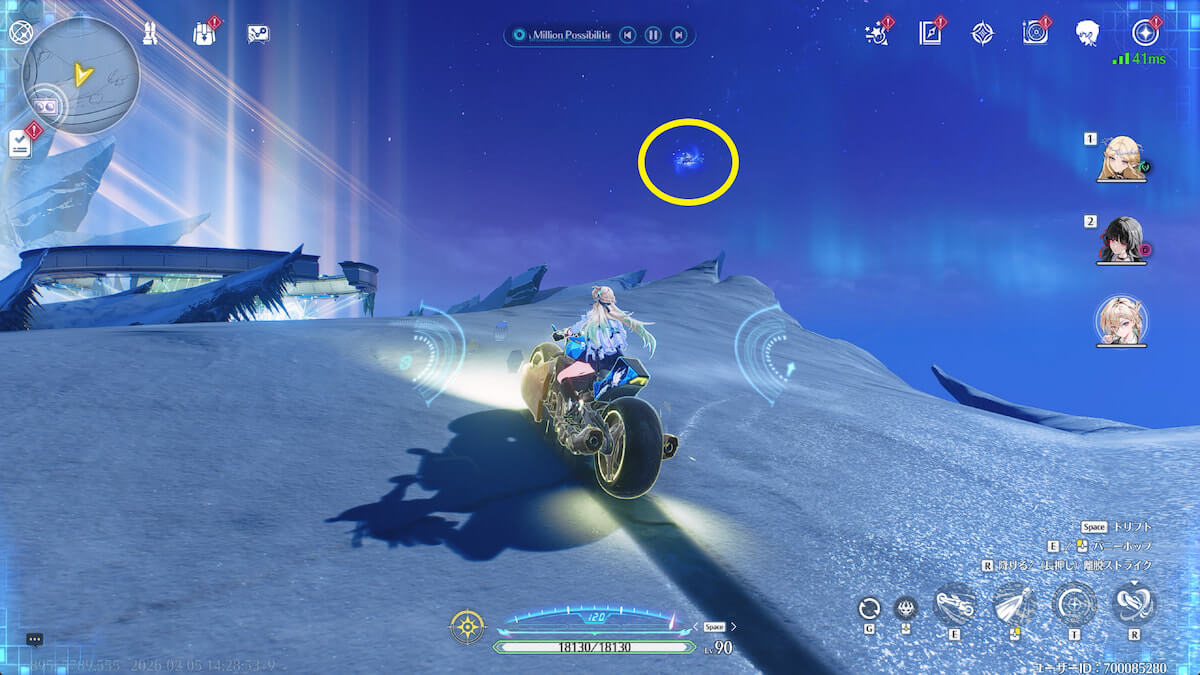Skip to the previous music track

[x=627, y=35]
